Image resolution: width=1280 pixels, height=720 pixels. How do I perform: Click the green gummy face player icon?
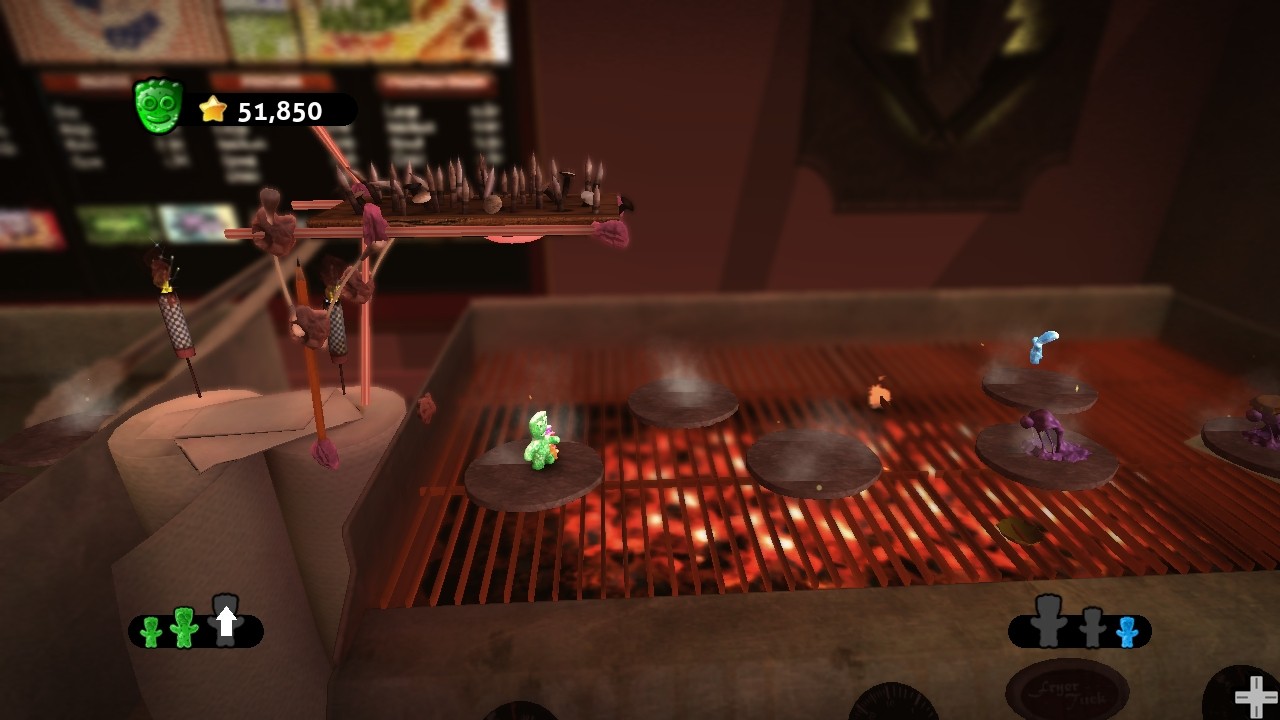(x=159, y=105)
